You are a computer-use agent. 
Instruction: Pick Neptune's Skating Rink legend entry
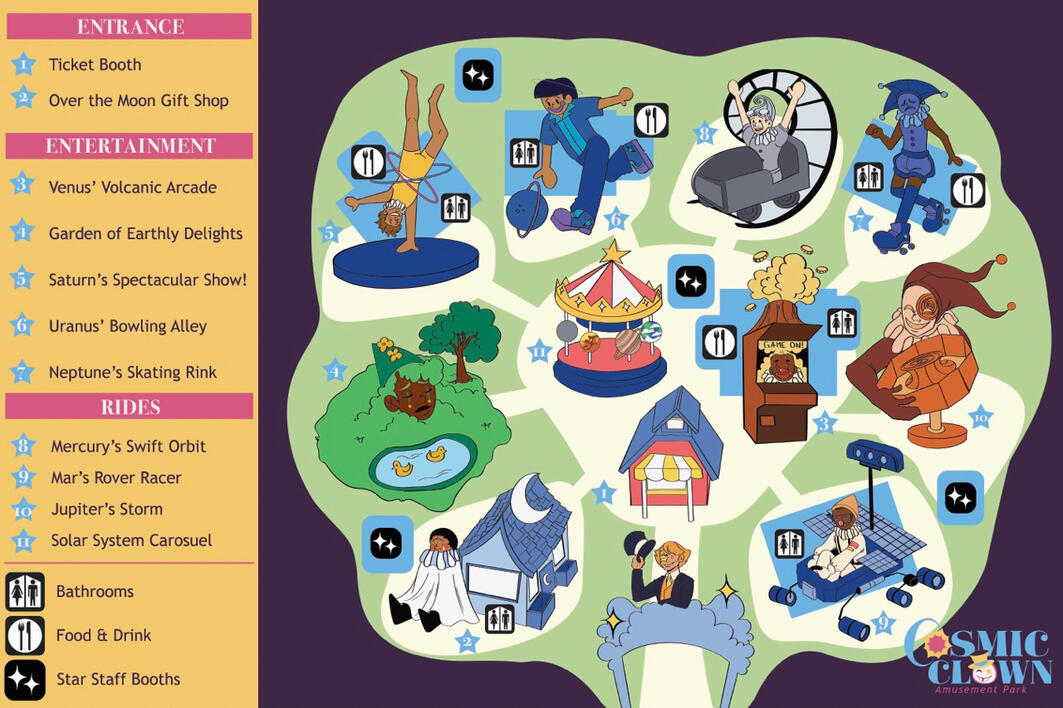click(132, 373)
